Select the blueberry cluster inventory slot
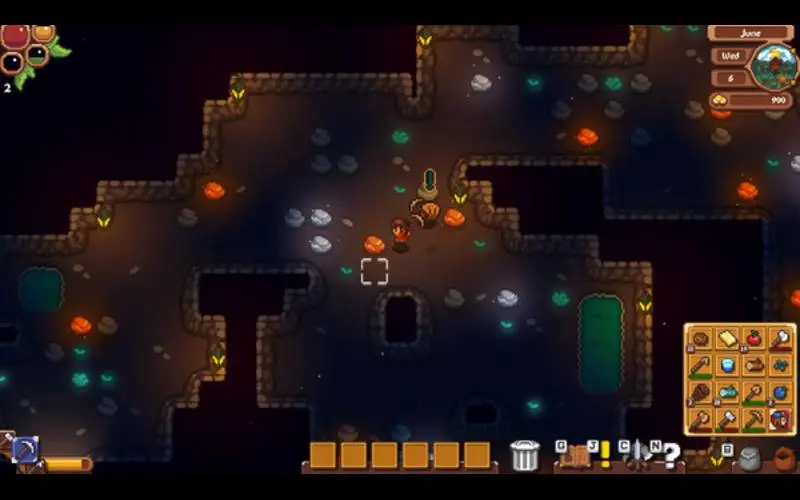The image size is (800, 500). point(781,366)
